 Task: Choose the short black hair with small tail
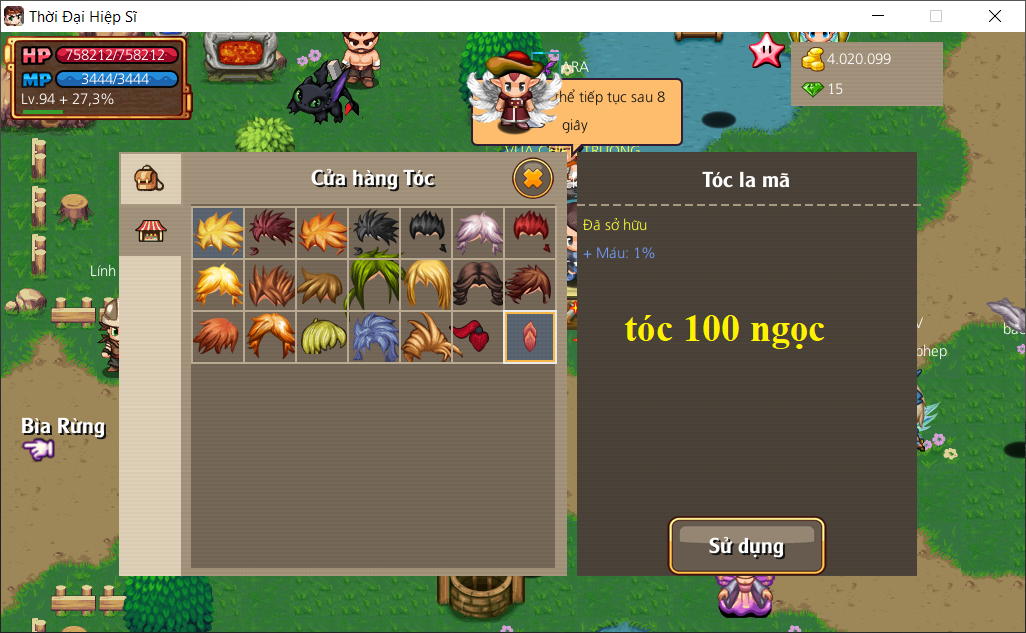tap(426, 232)
